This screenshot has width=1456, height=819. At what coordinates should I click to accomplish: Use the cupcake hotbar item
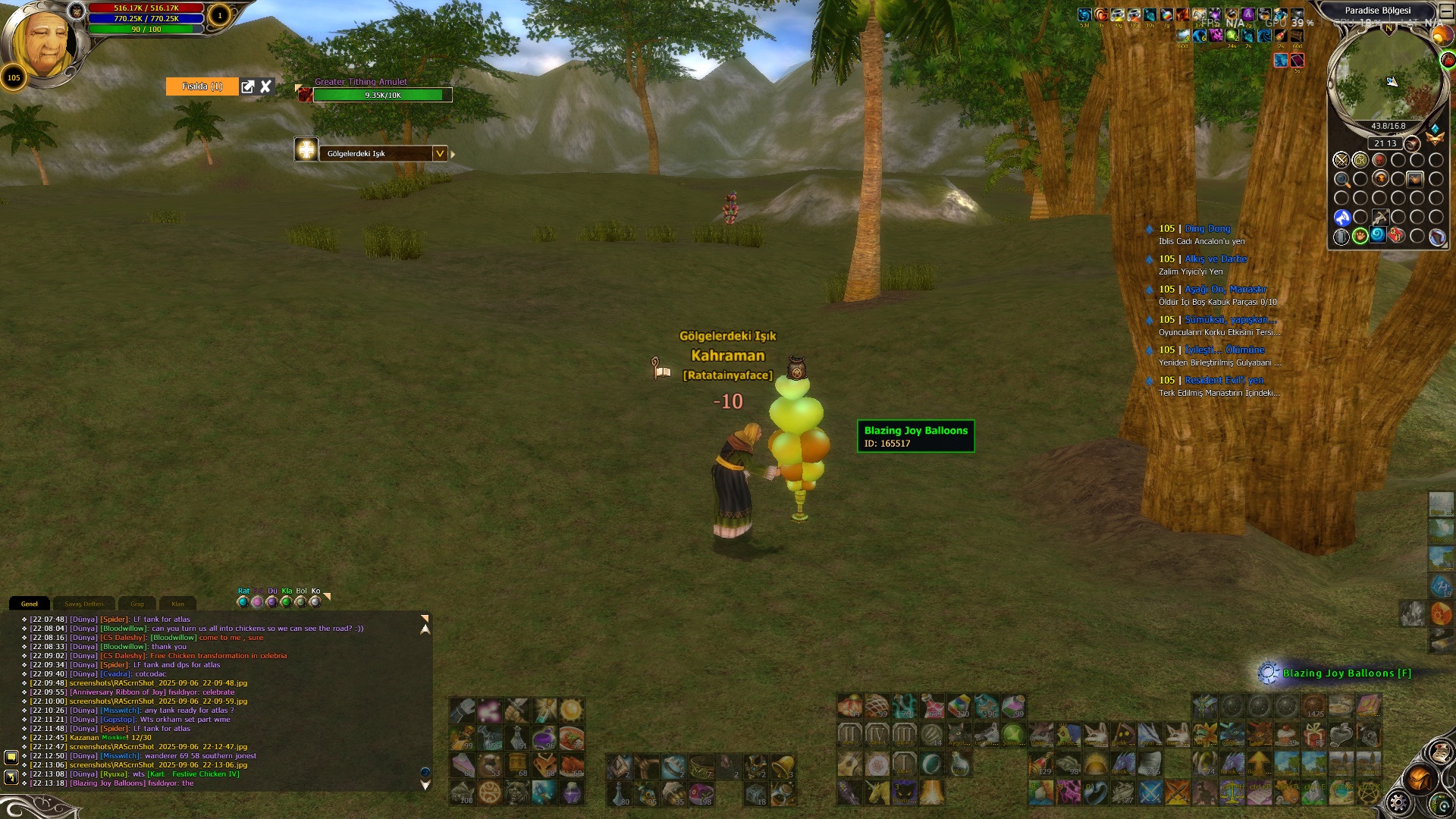[1287, 734]
